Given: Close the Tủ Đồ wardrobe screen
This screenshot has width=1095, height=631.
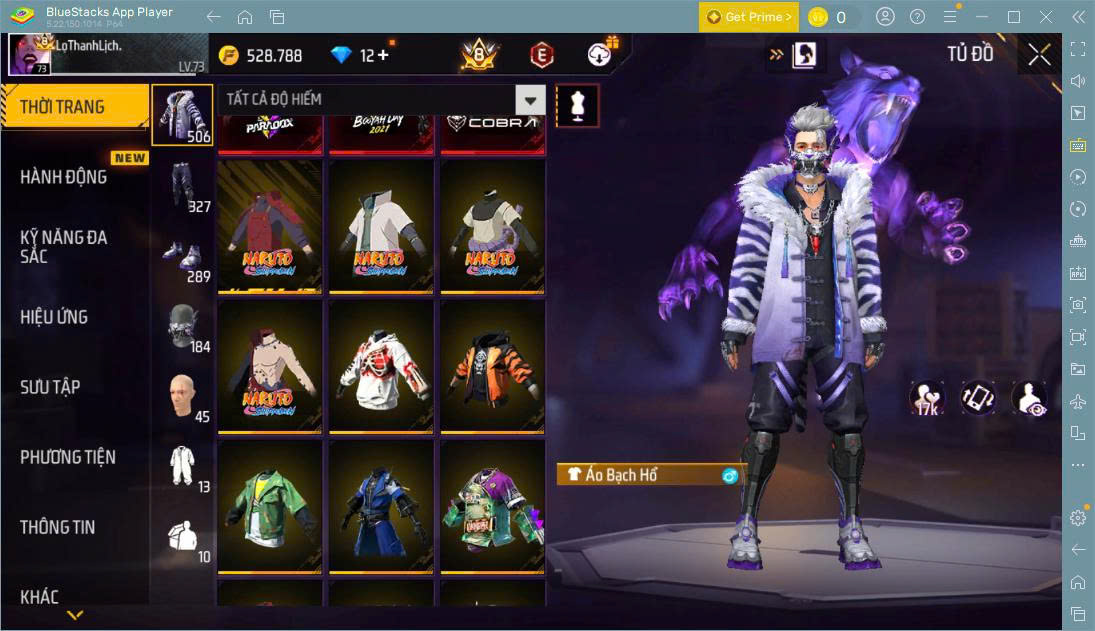Looking at the screenshot, I should pos(1039,54).
